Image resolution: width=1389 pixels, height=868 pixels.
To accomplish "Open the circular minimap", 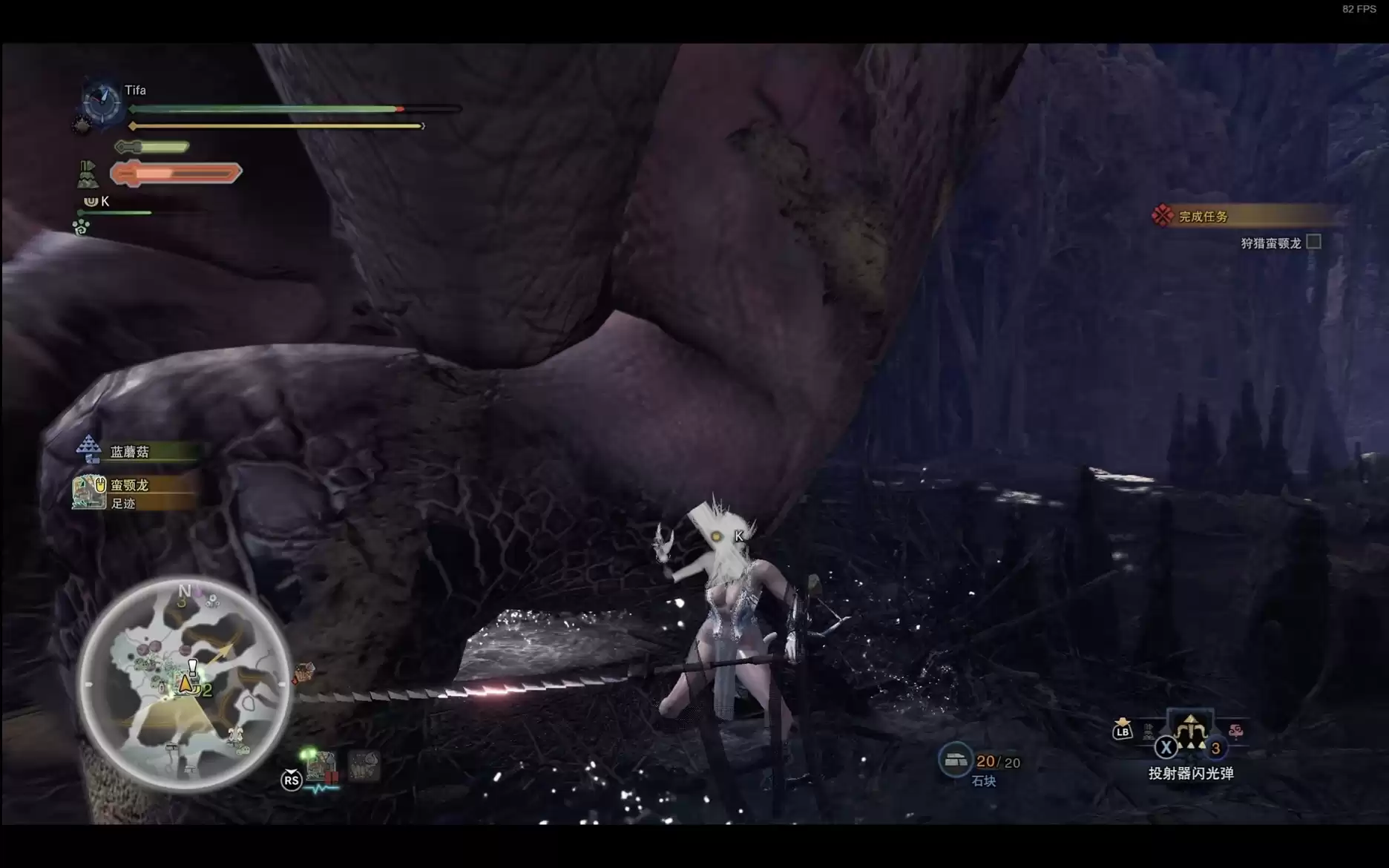I will 183,683.
